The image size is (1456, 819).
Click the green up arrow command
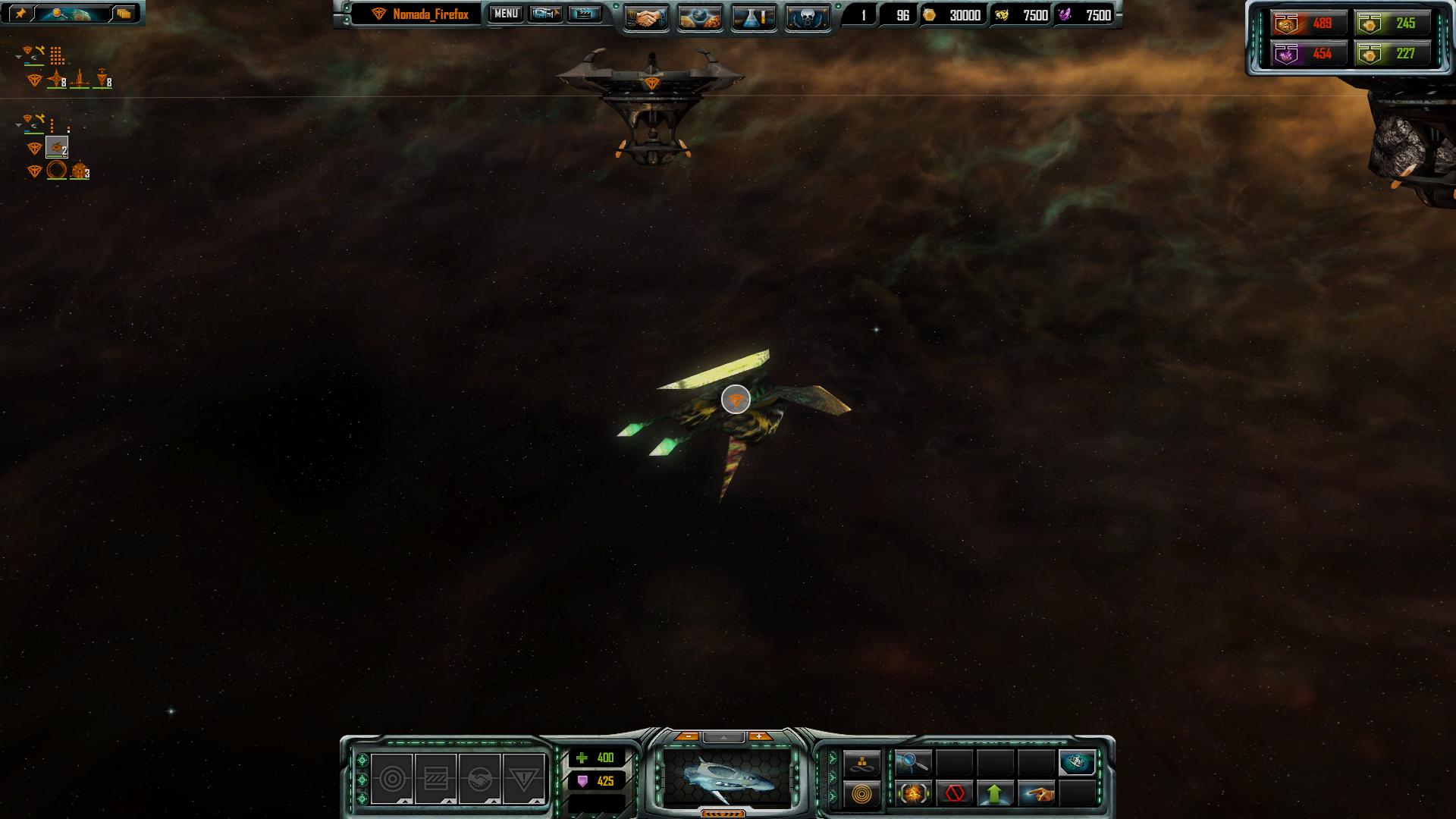[995, 794]
